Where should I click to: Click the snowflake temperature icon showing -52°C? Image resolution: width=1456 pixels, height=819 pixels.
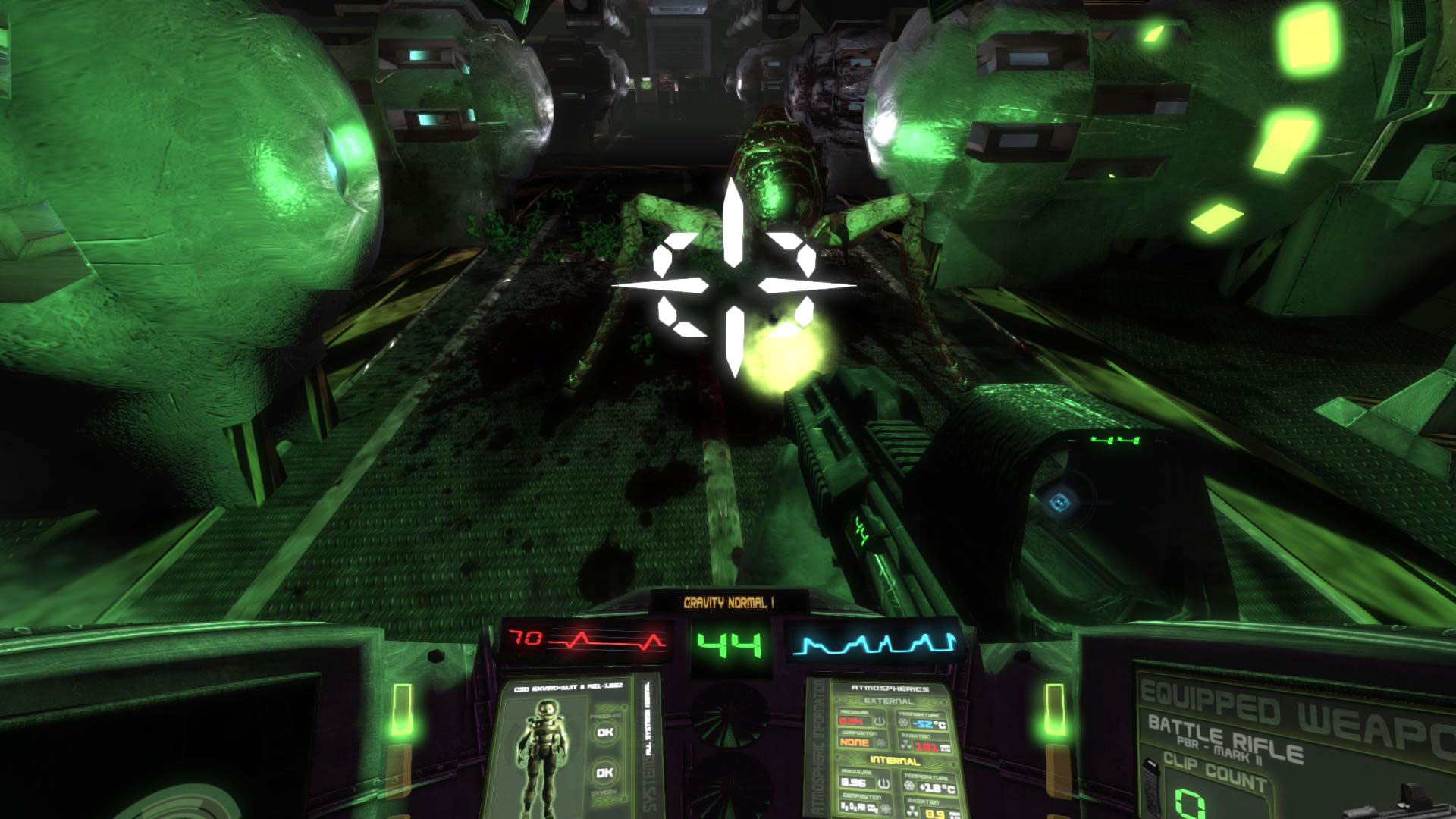[903, 722]
